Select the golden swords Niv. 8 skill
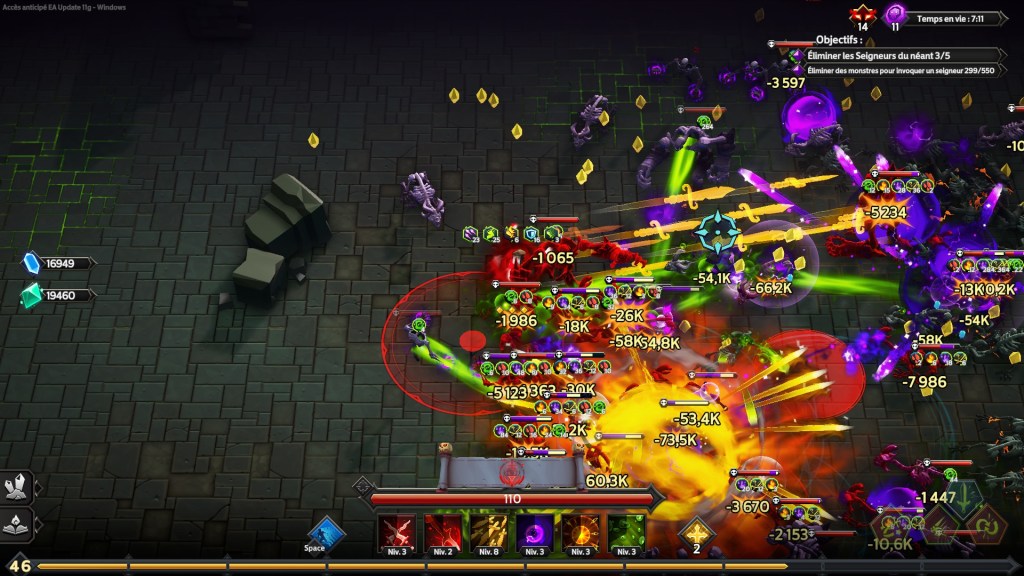The width and height of the screenshot is (1024, 576). [x=488, y=533]
